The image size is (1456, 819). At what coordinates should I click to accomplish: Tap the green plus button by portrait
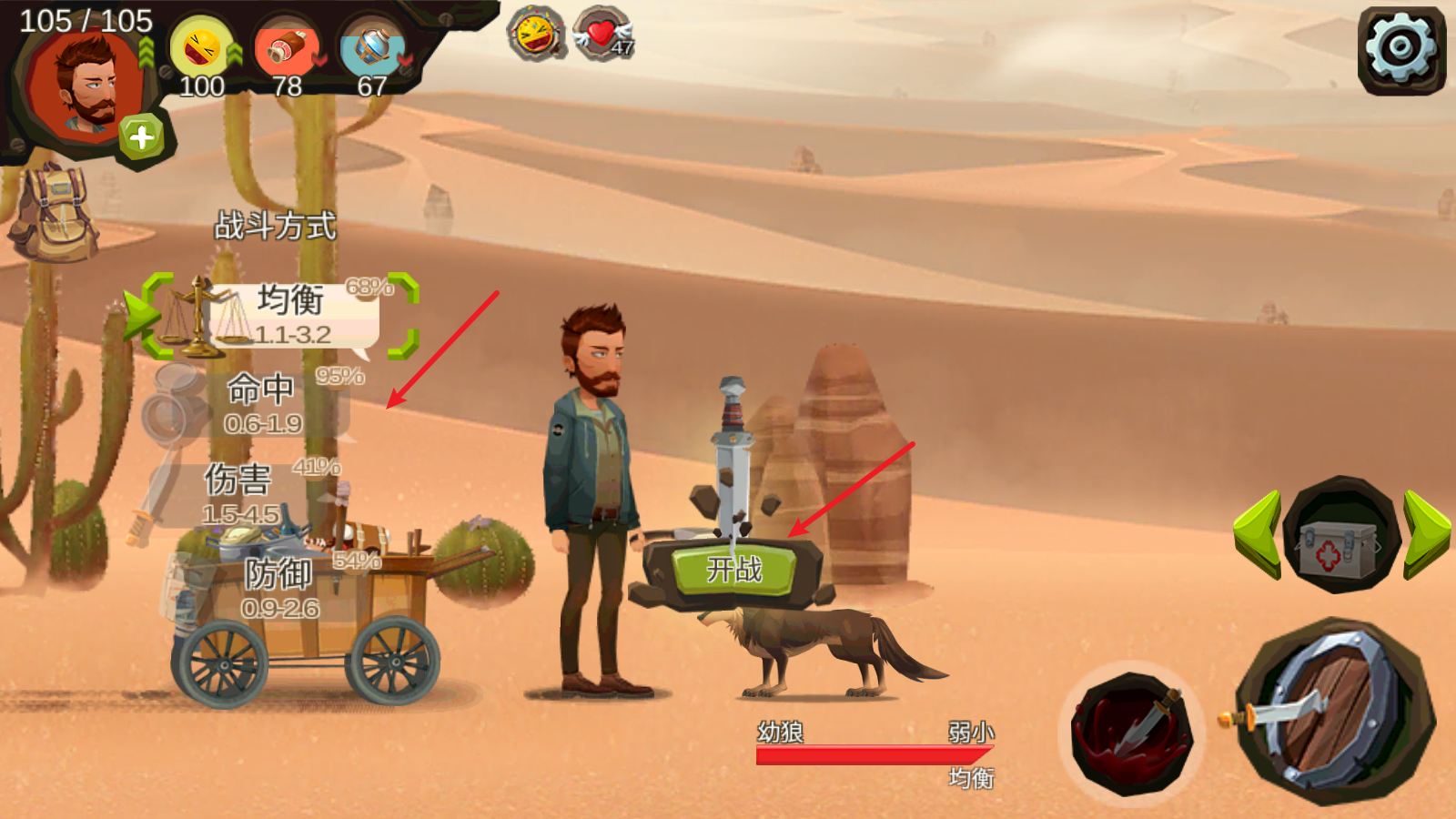pos(141,137)
